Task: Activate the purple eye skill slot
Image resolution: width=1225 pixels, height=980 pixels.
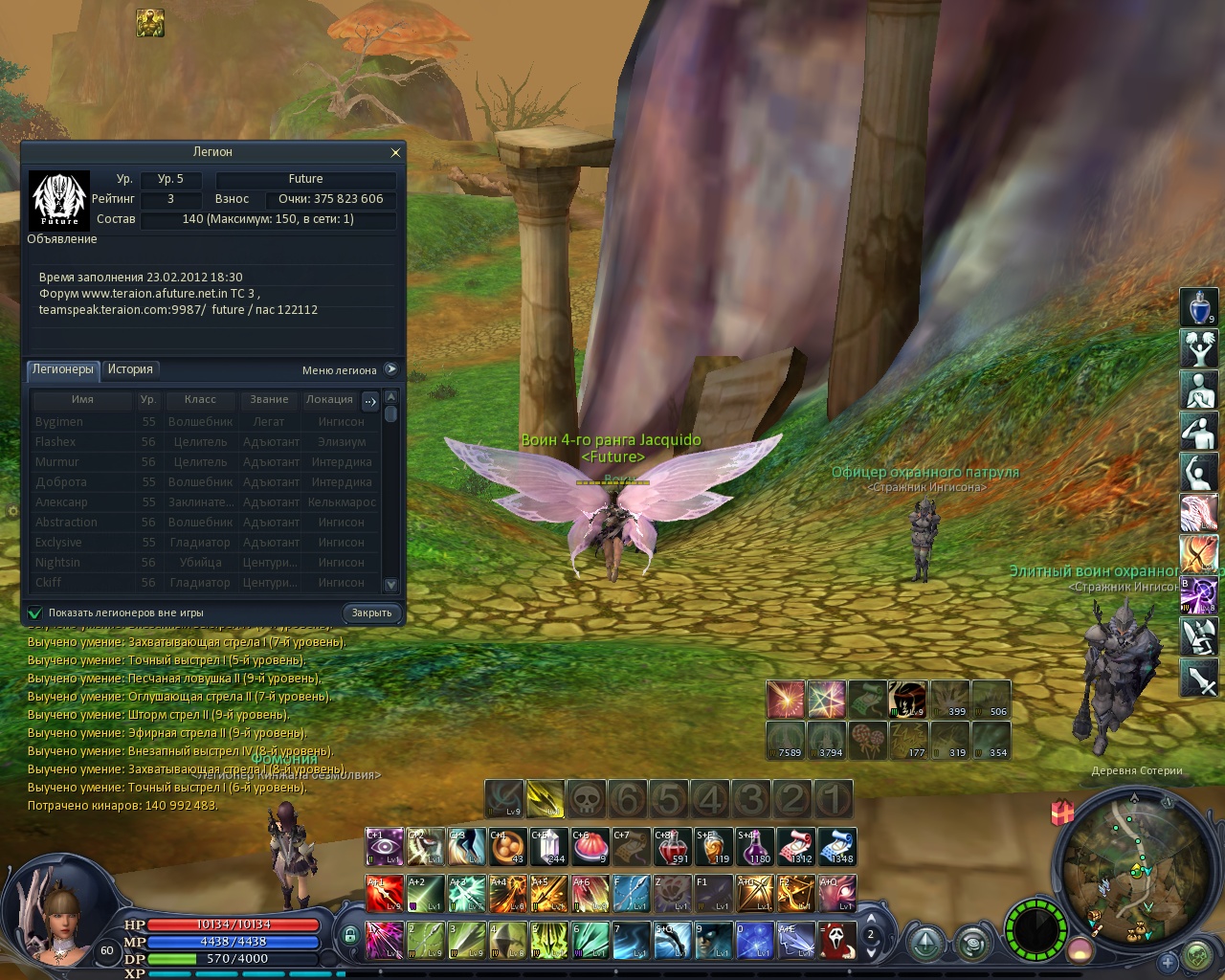Action: coord(384,847)
